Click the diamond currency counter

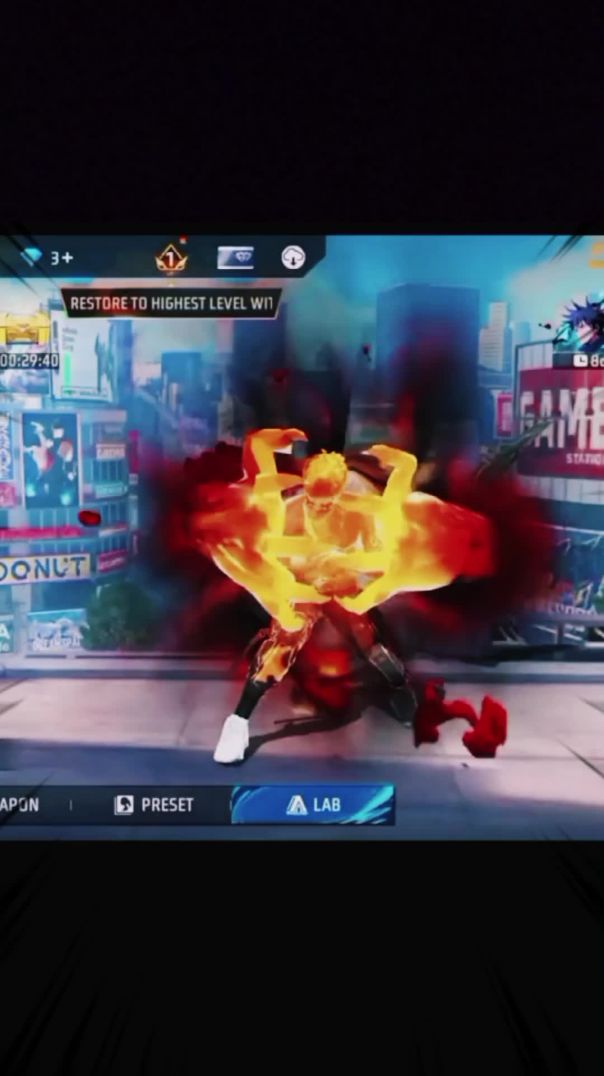point(48,258)
